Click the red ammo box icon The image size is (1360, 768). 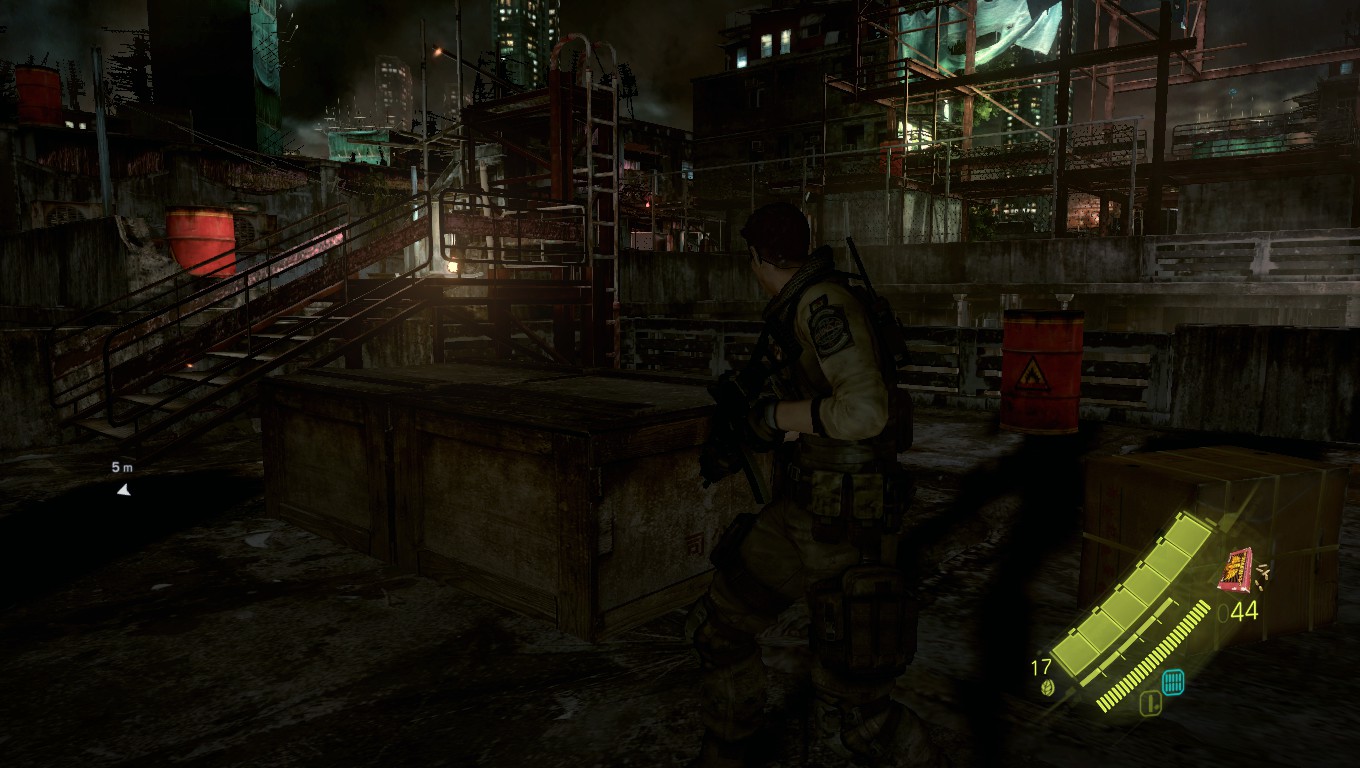click(1236, 570)
